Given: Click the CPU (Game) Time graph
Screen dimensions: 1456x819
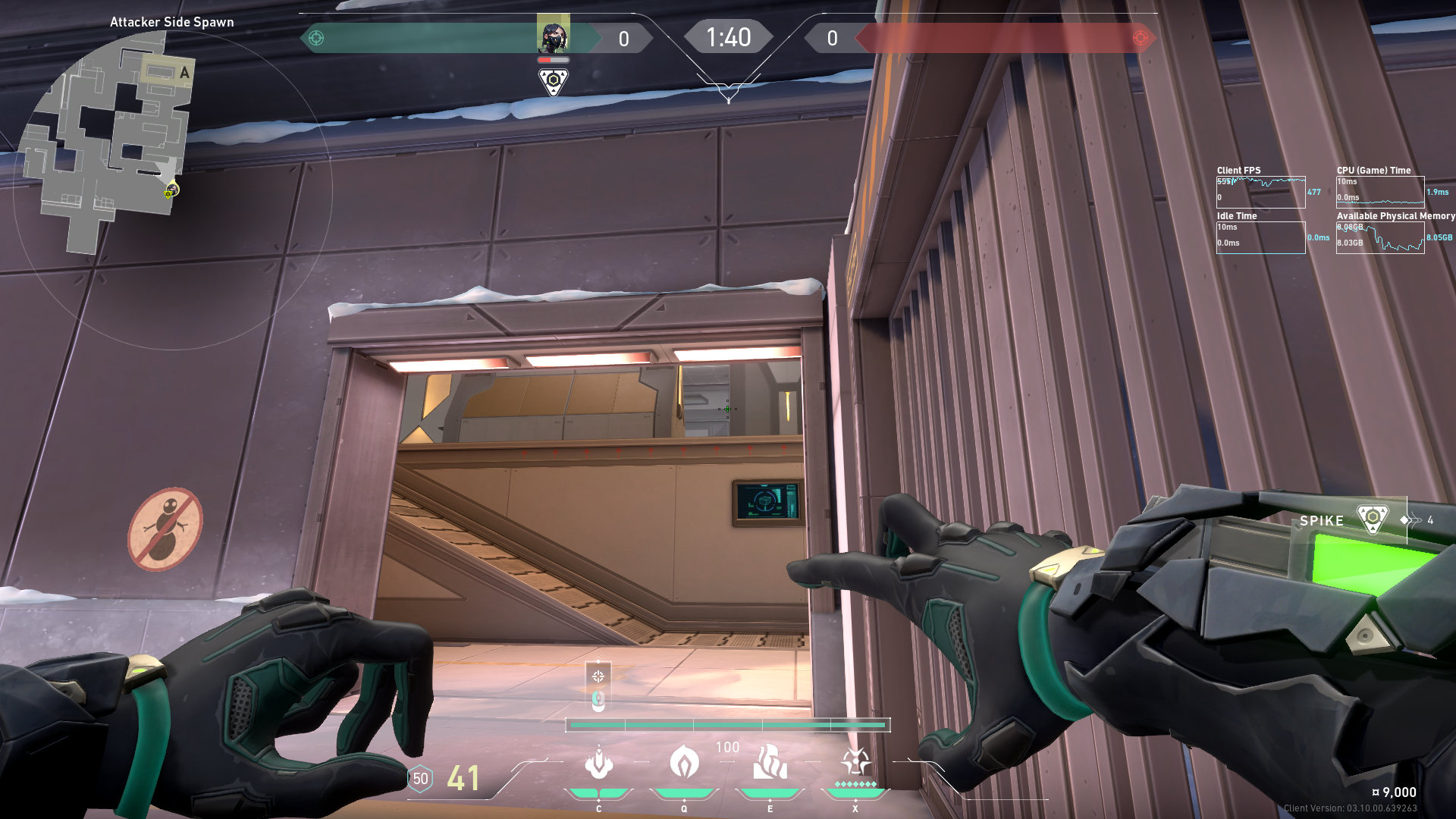Looking at the screenshot, I should point(1380,193).
